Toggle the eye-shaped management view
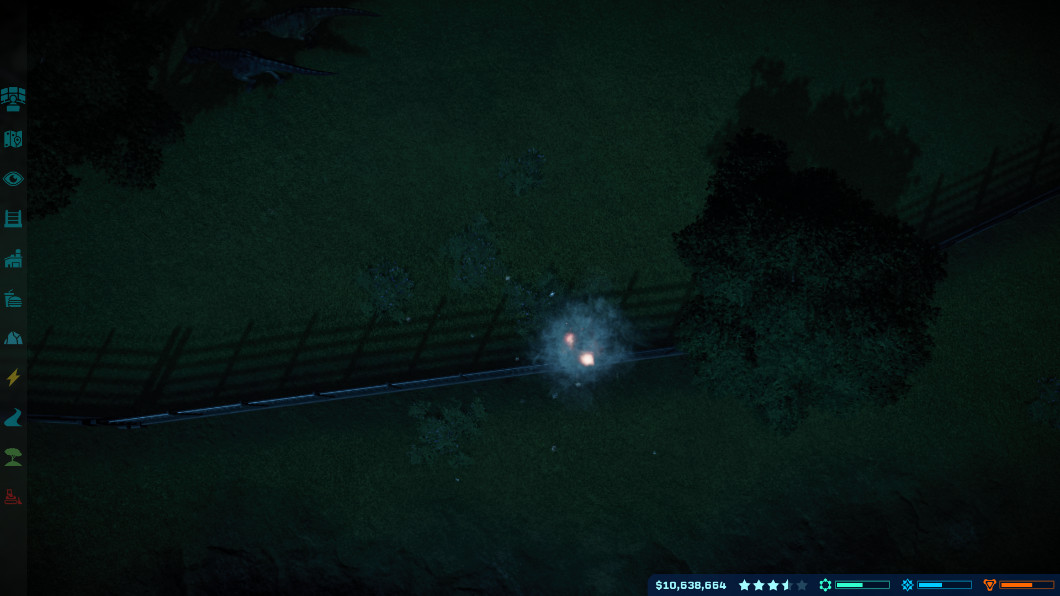Viewport: 1060px width, 596px height. tap(13, 179)
